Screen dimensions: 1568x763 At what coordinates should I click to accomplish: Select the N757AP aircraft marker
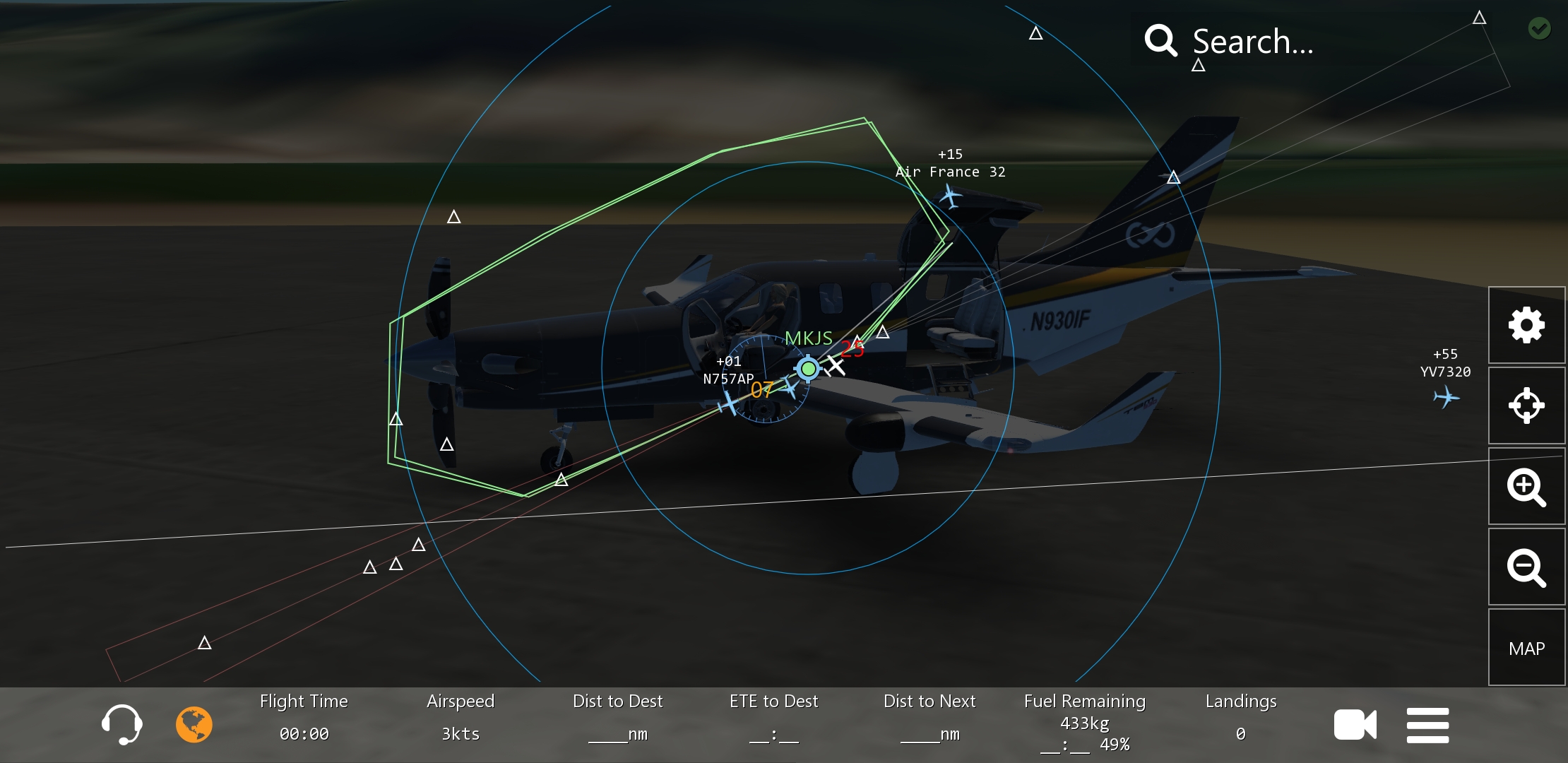(727, 404)
